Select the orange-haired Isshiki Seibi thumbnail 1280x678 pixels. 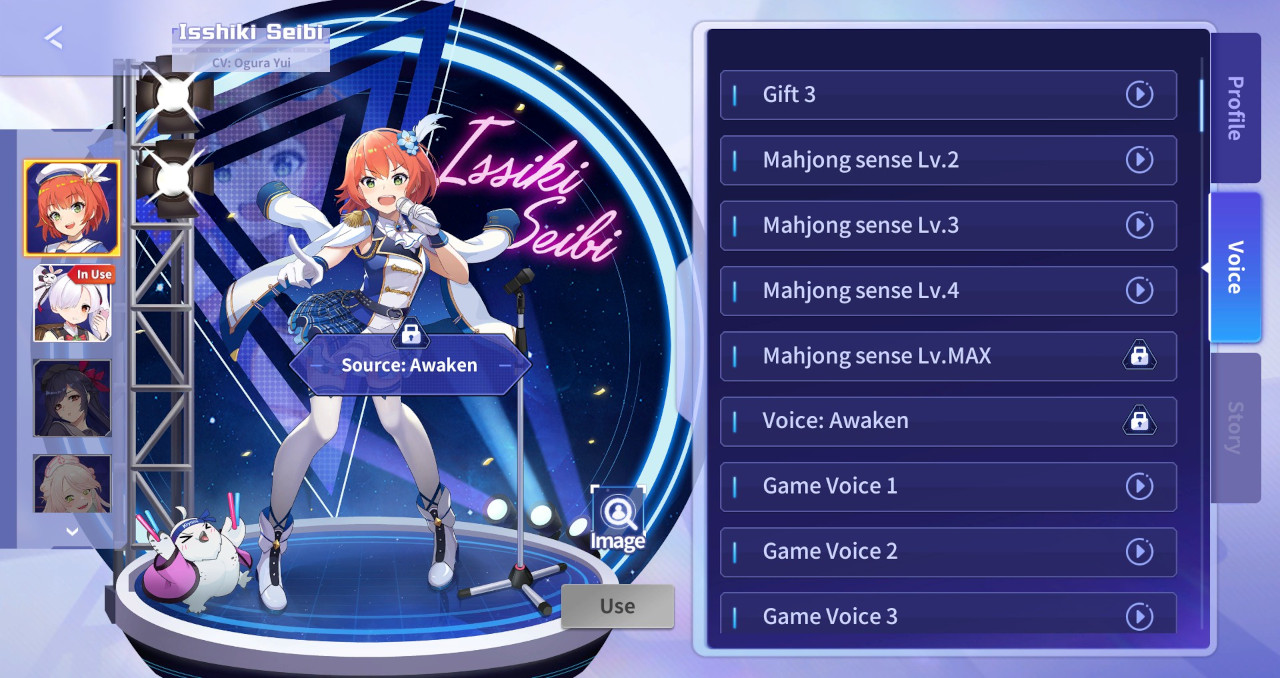coord(72,208)
